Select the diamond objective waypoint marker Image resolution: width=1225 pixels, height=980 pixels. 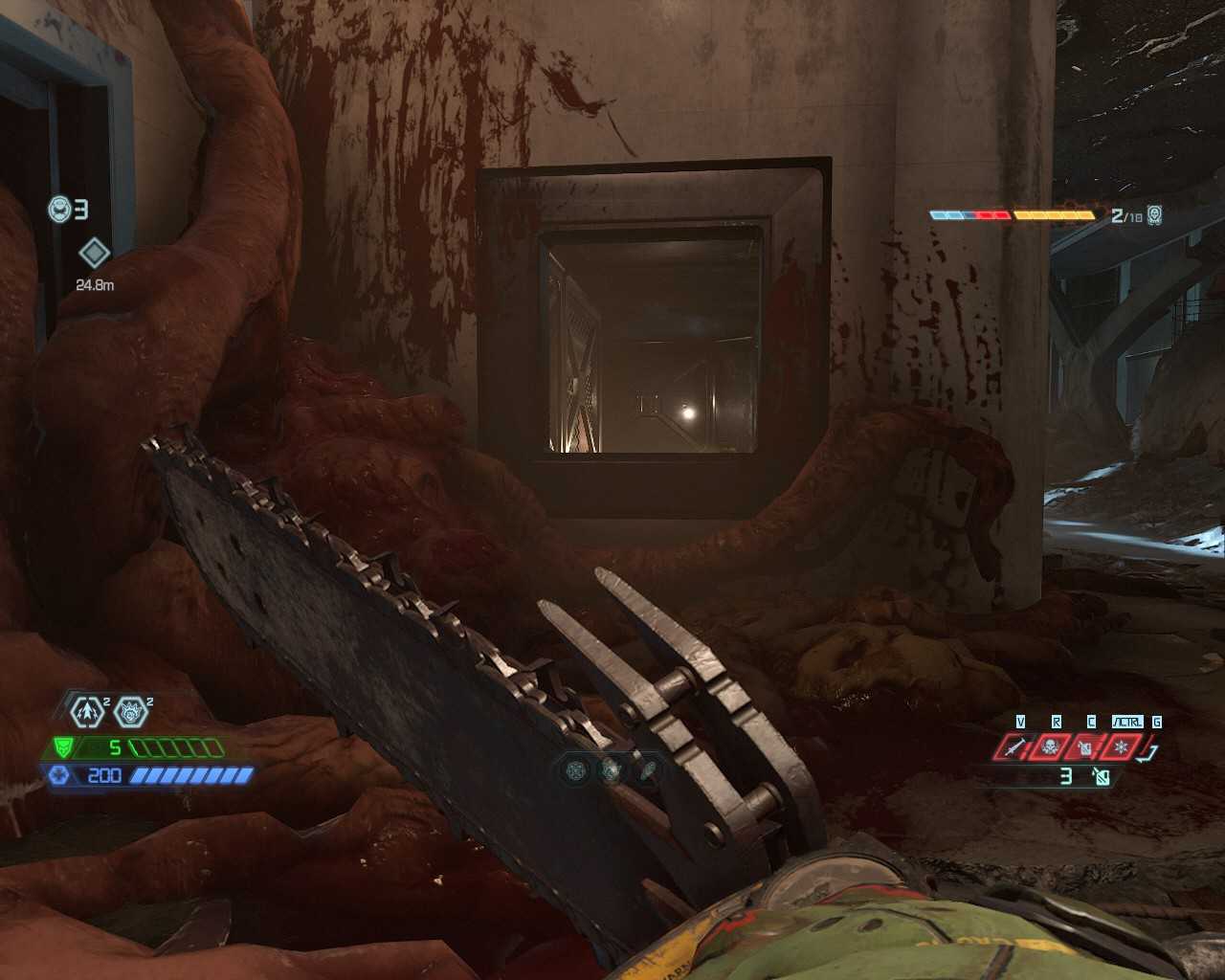pyautogui.click(x=94, y=254)
